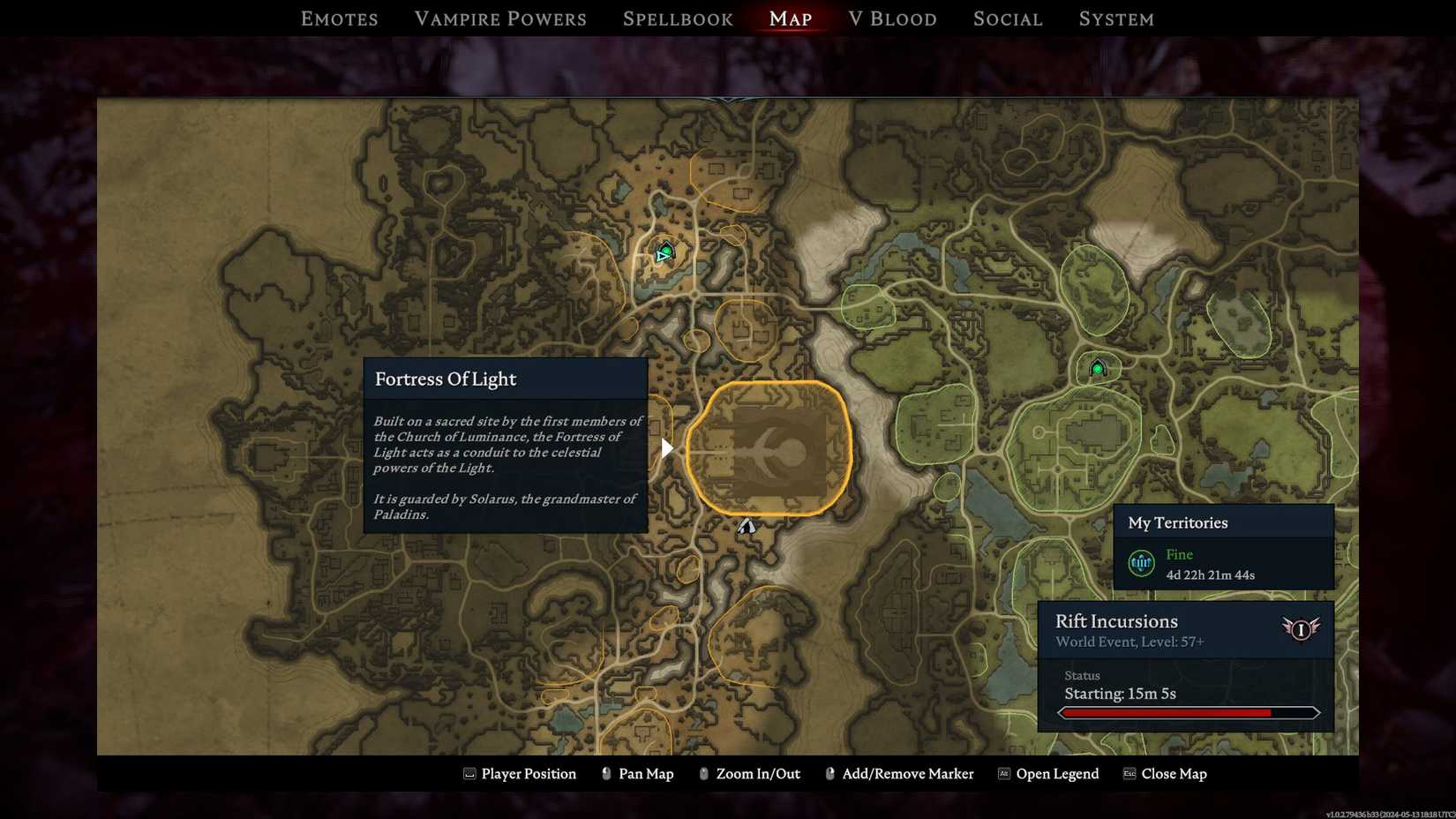The height and width of the screenshot is (819, 1456).
Task: Click the dark gate marker below the fortress
Action: pos(746,526)
